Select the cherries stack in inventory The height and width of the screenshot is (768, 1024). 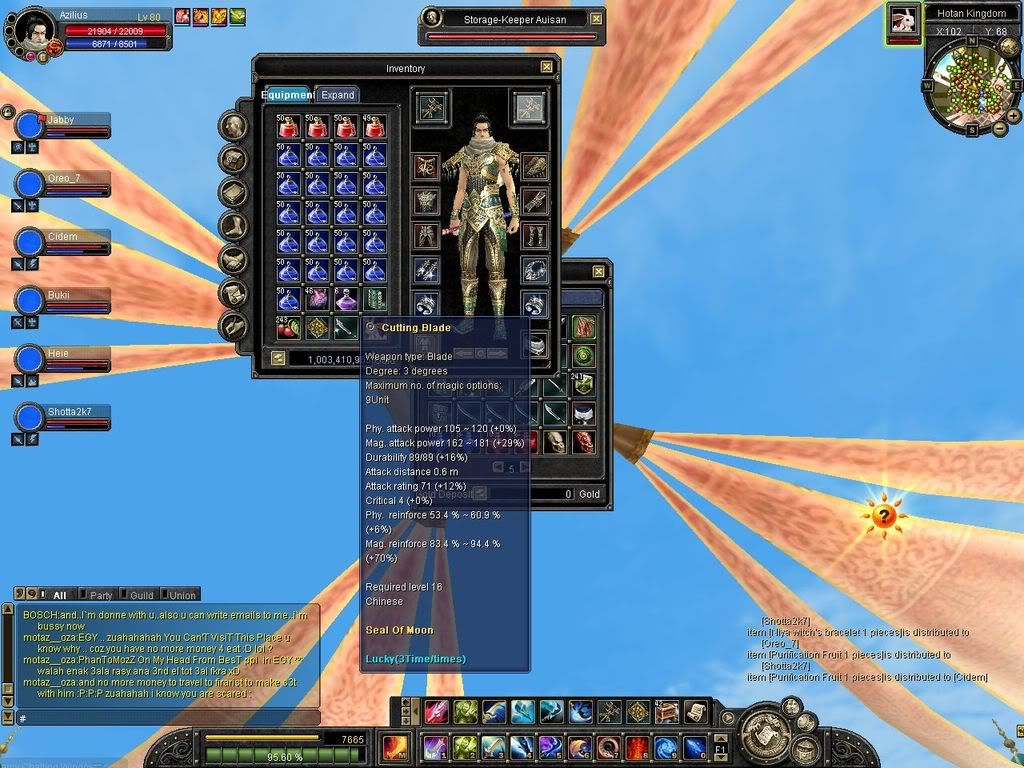288,327
